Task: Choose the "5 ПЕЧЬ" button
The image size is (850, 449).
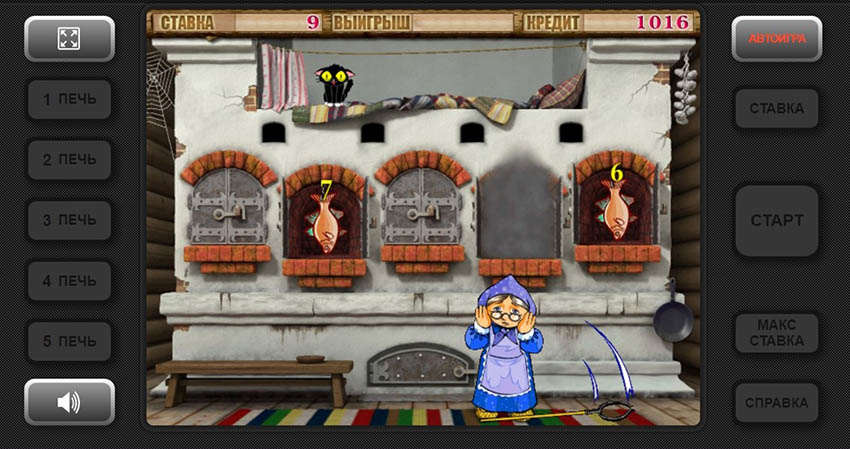Action: pyautogui.click(x=69, y=341)
